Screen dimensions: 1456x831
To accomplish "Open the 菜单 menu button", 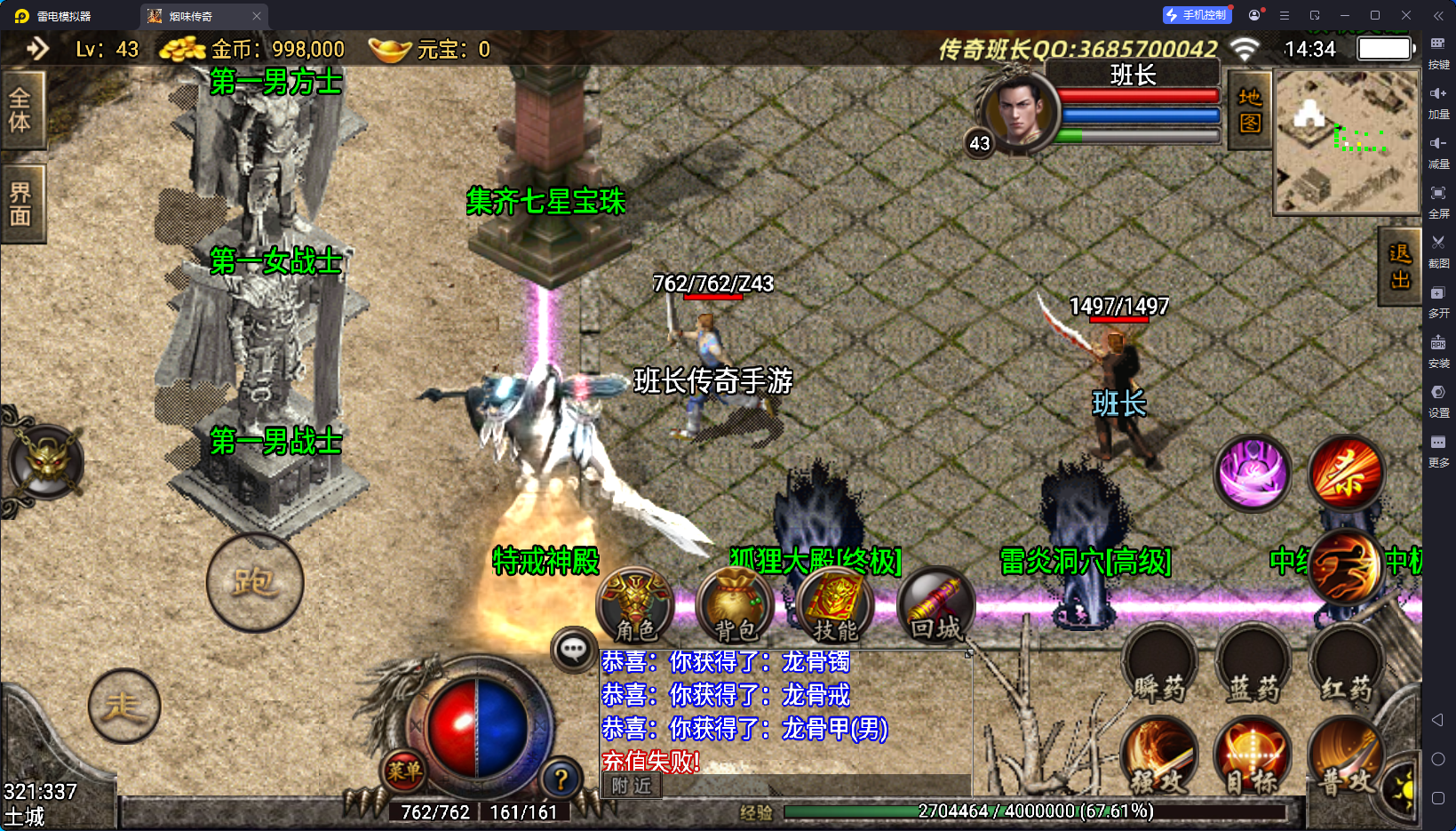I will [404, 771].
